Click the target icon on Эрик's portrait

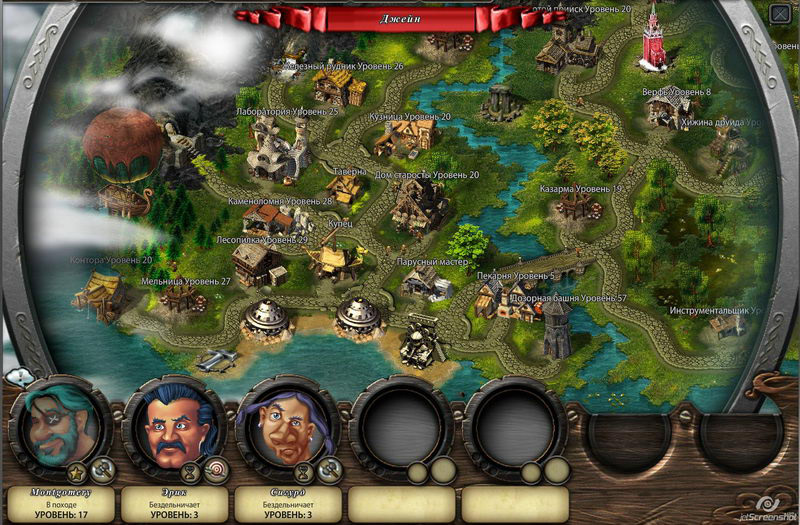coord(217,470)
